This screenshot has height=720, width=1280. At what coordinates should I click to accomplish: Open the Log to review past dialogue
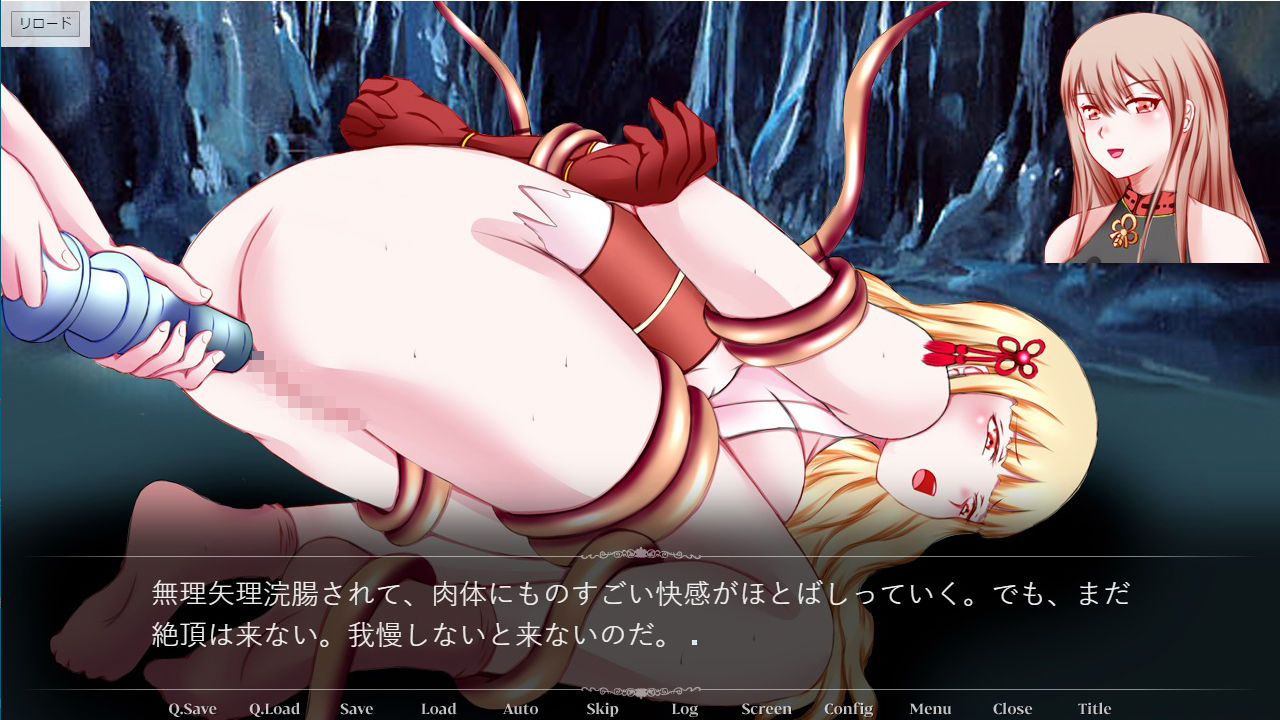click(x=684, y=708)
